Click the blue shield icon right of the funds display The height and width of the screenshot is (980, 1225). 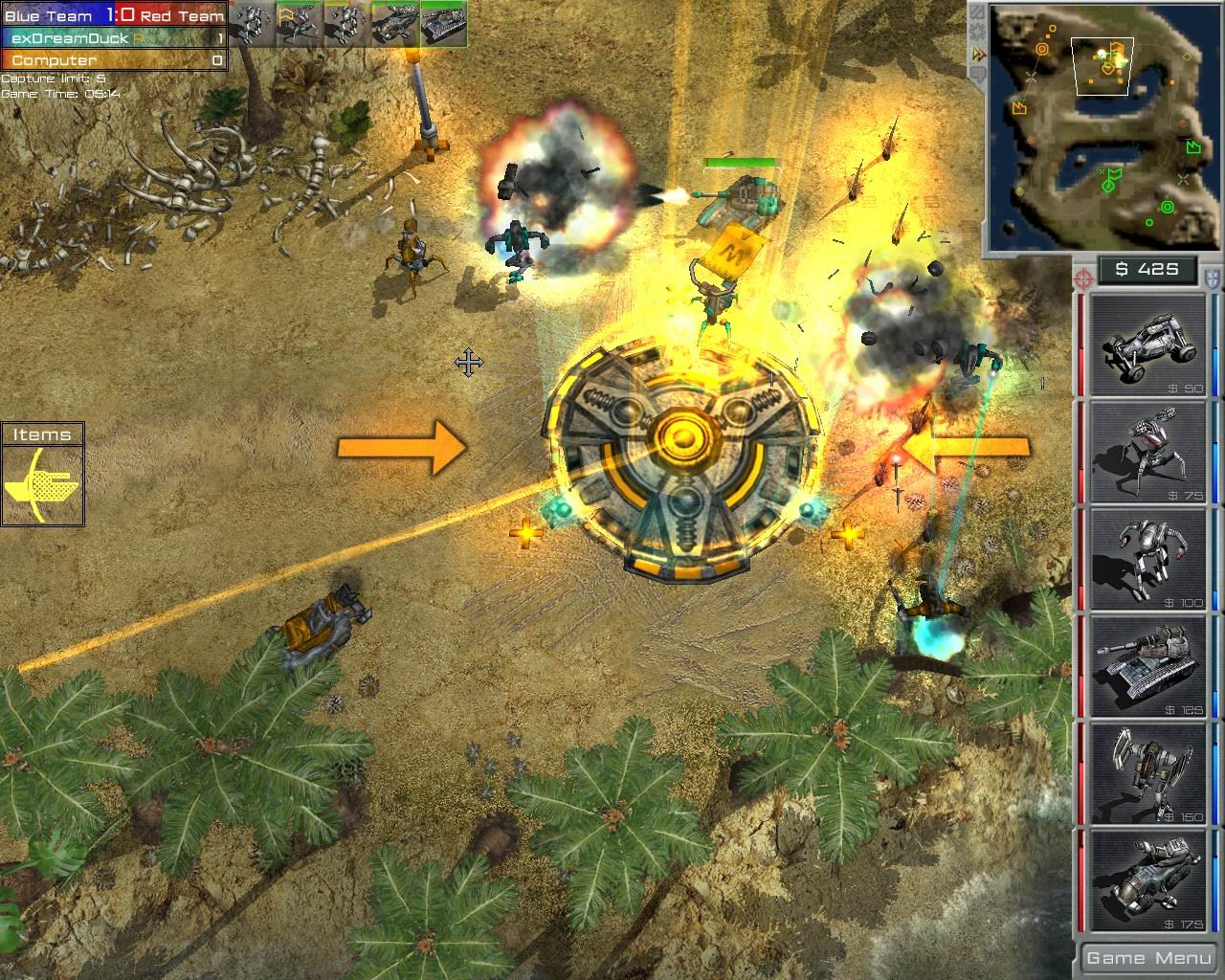1211,276
